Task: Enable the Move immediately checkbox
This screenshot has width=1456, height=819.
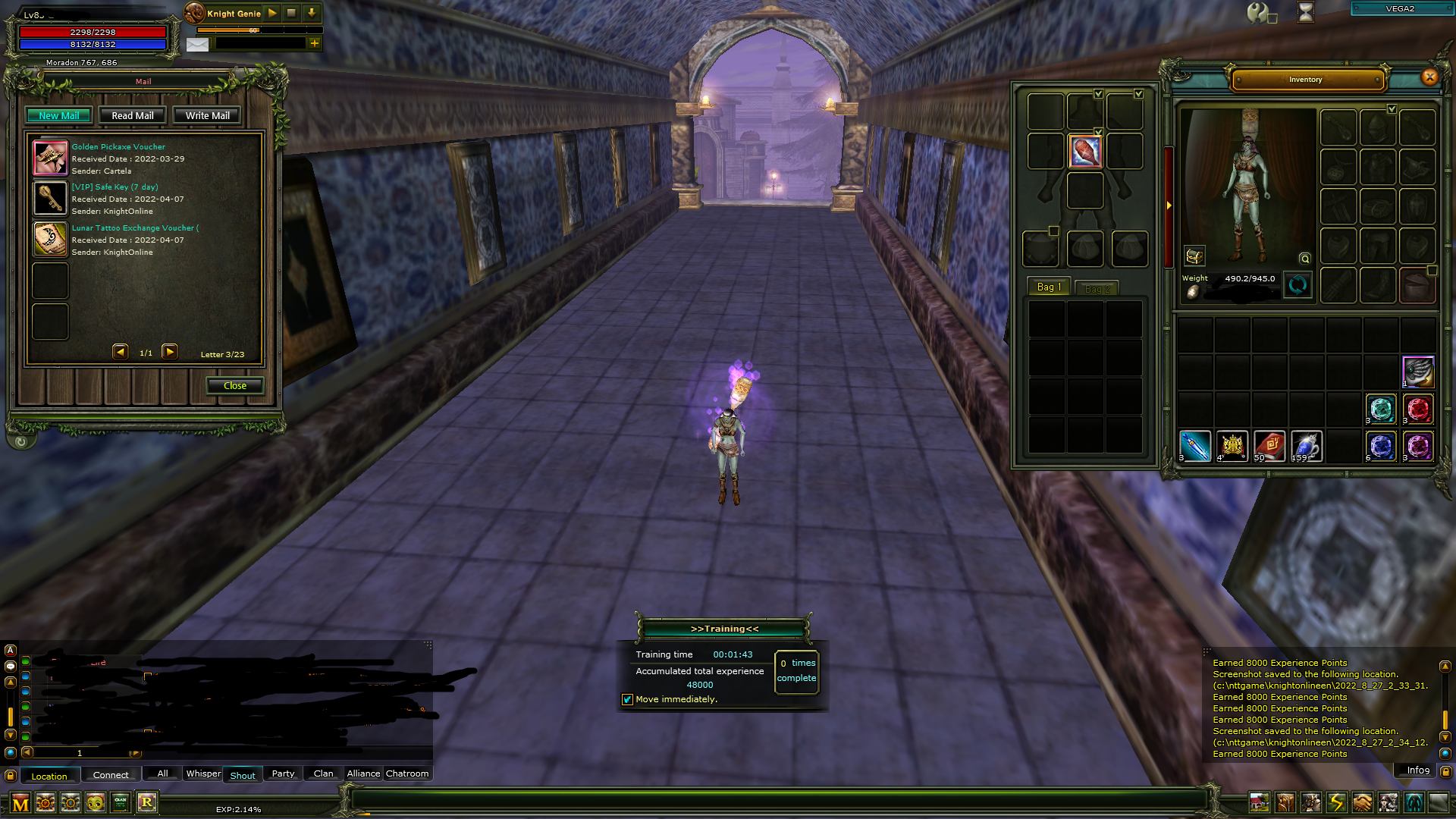Action: (627, 699)
